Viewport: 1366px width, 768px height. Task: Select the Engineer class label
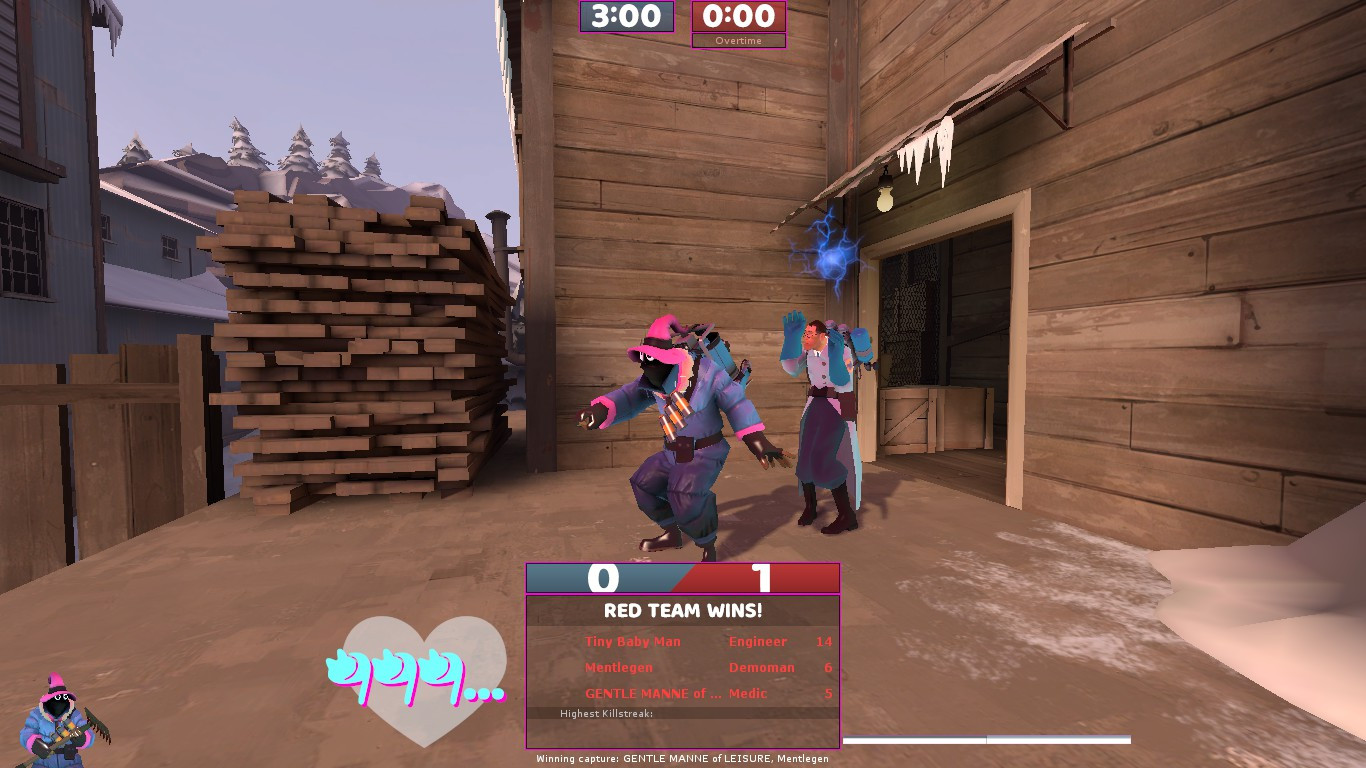click(758, 642)
